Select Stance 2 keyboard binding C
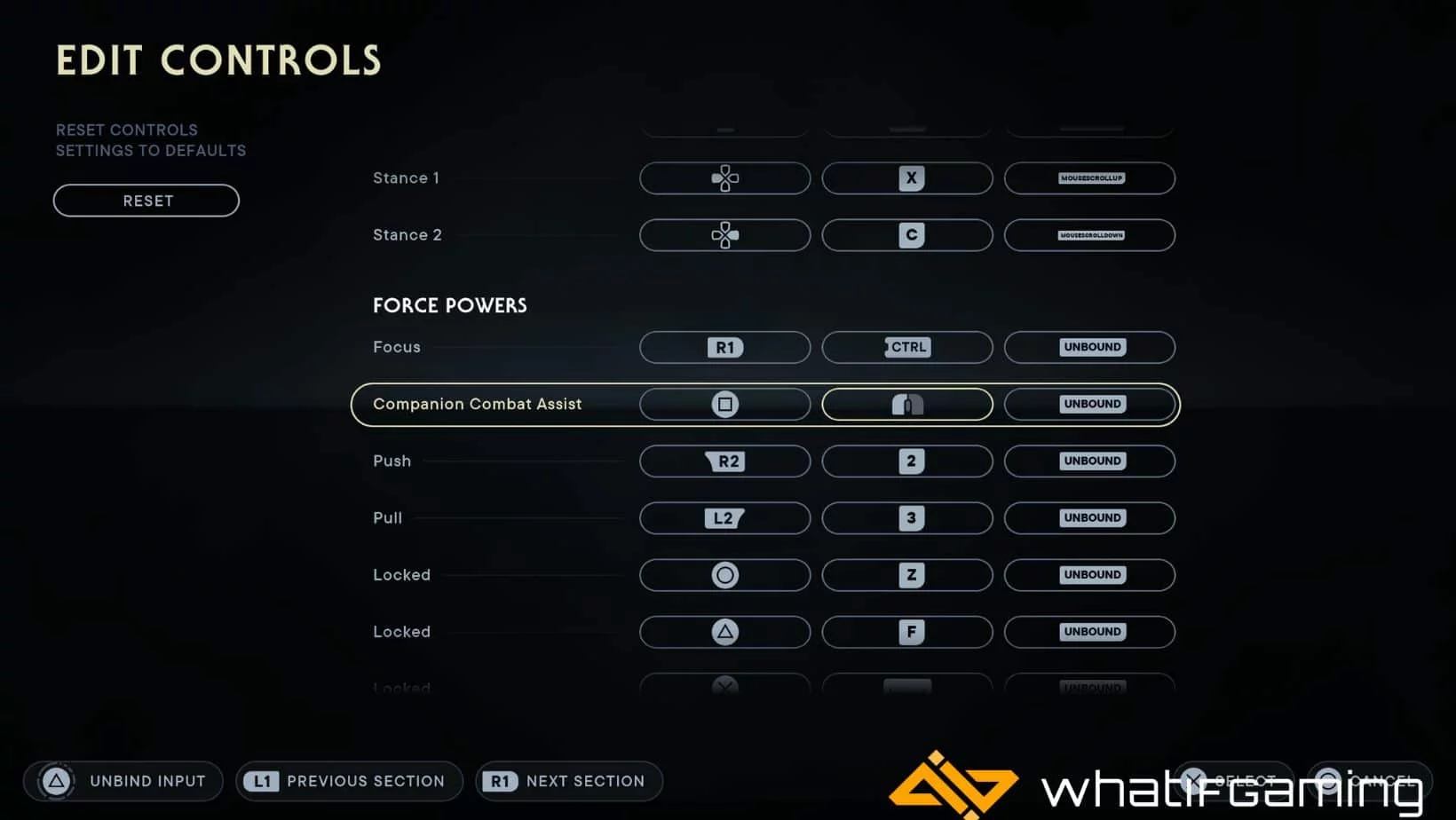Viewport: 1456px width, 820px height. click(906, 235)
